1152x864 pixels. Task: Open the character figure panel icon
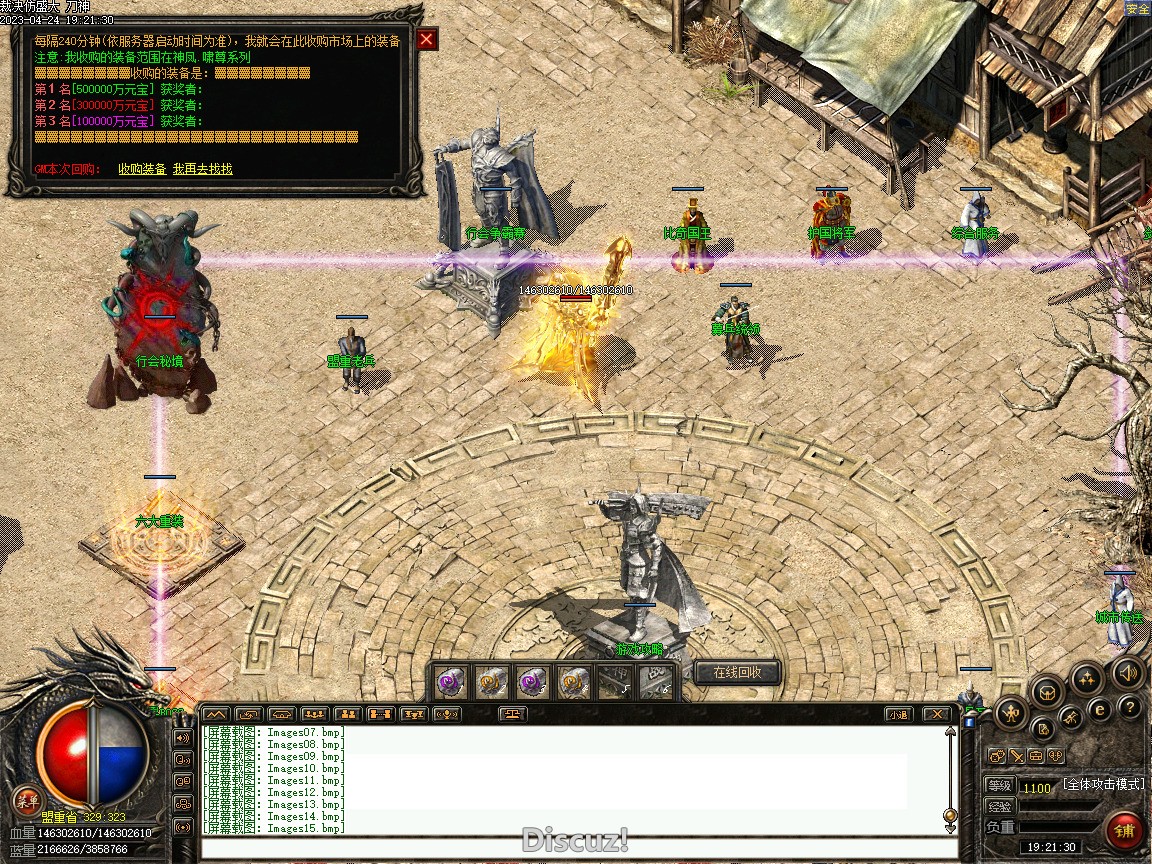1011,713
